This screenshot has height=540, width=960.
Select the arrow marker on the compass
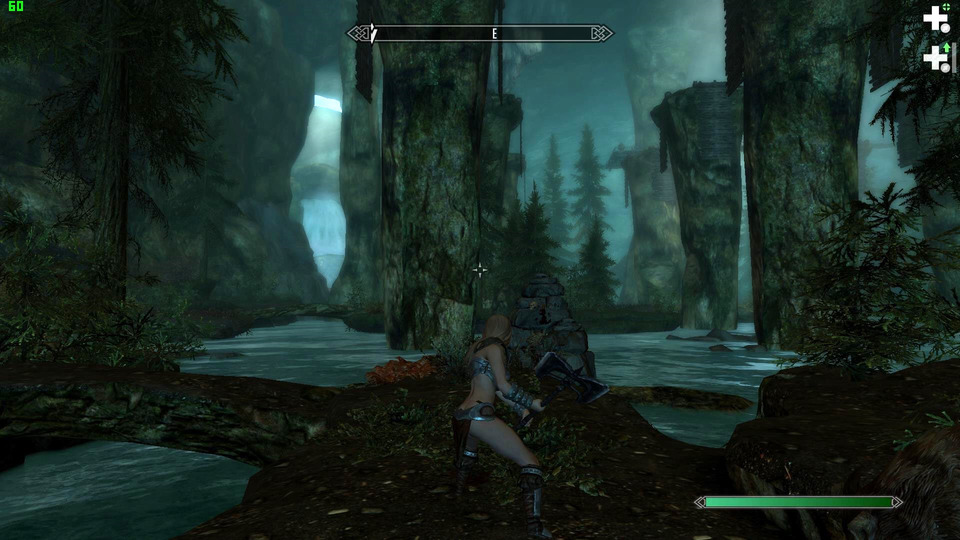click(373, 33)
